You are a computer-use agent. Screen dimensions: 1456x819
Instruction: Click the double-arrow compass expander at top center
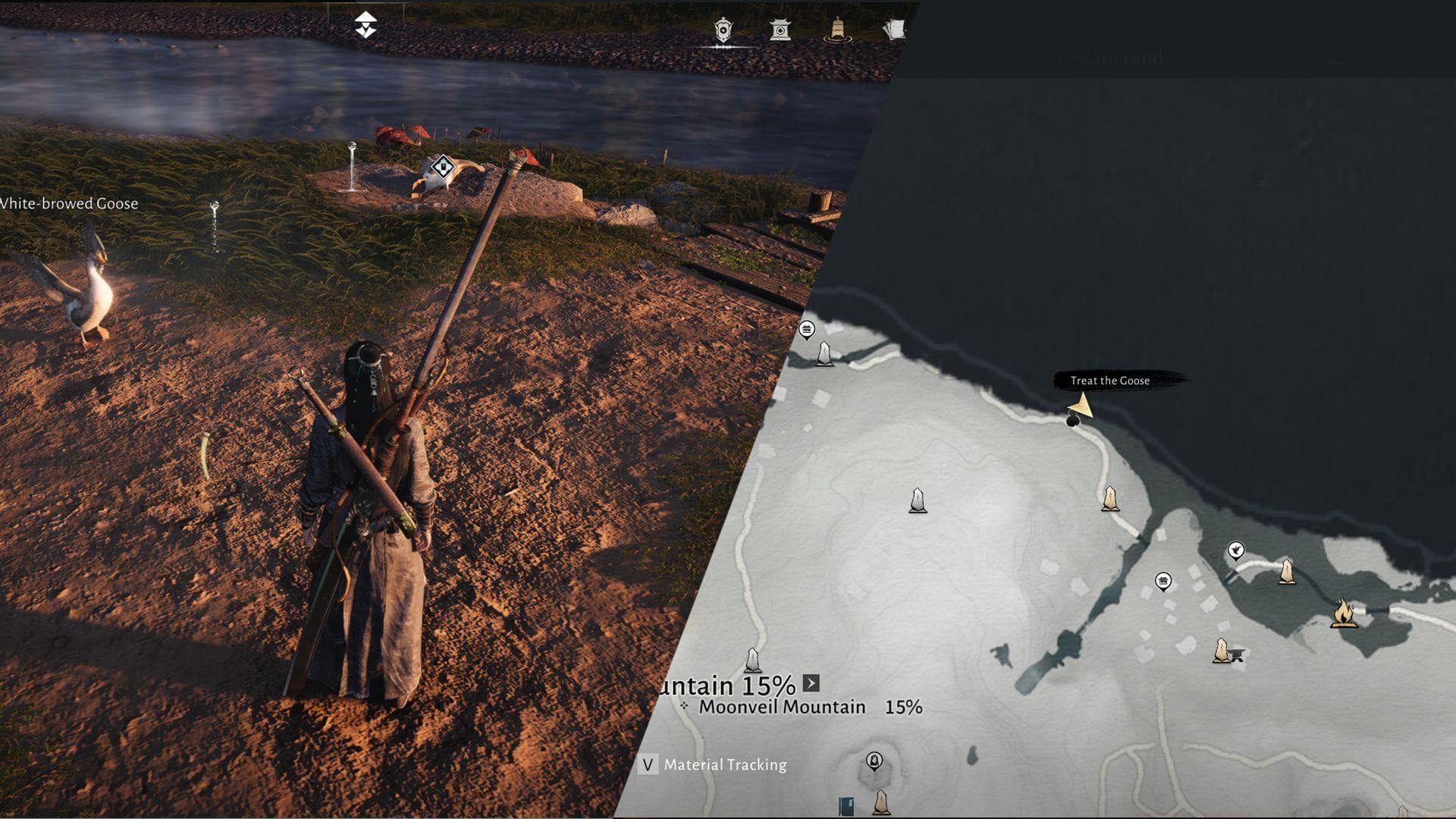(366, 24)
